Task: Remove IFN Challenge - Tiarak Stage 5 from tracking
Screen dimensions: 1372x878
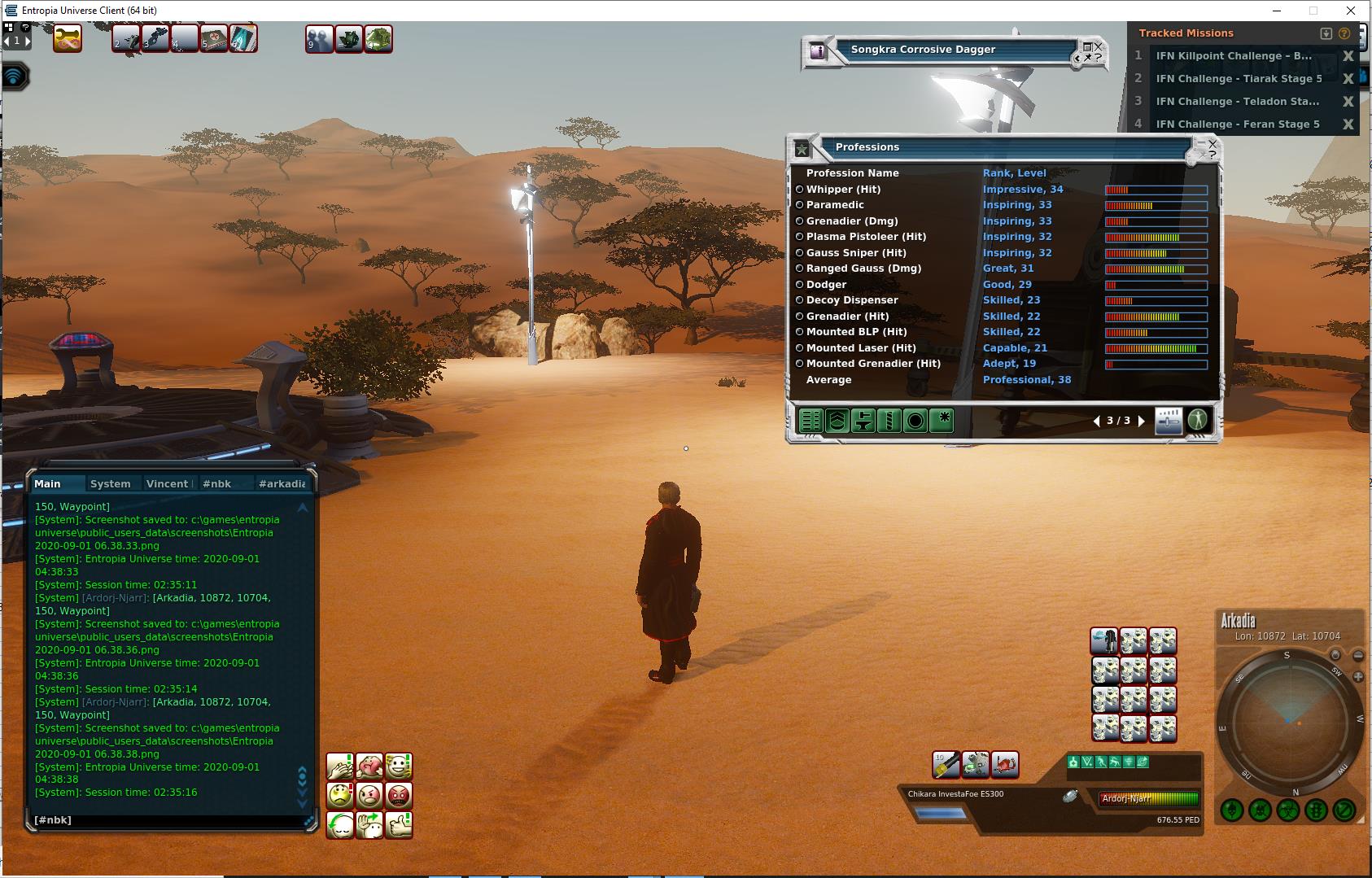Action: [x=1348, y=79]
